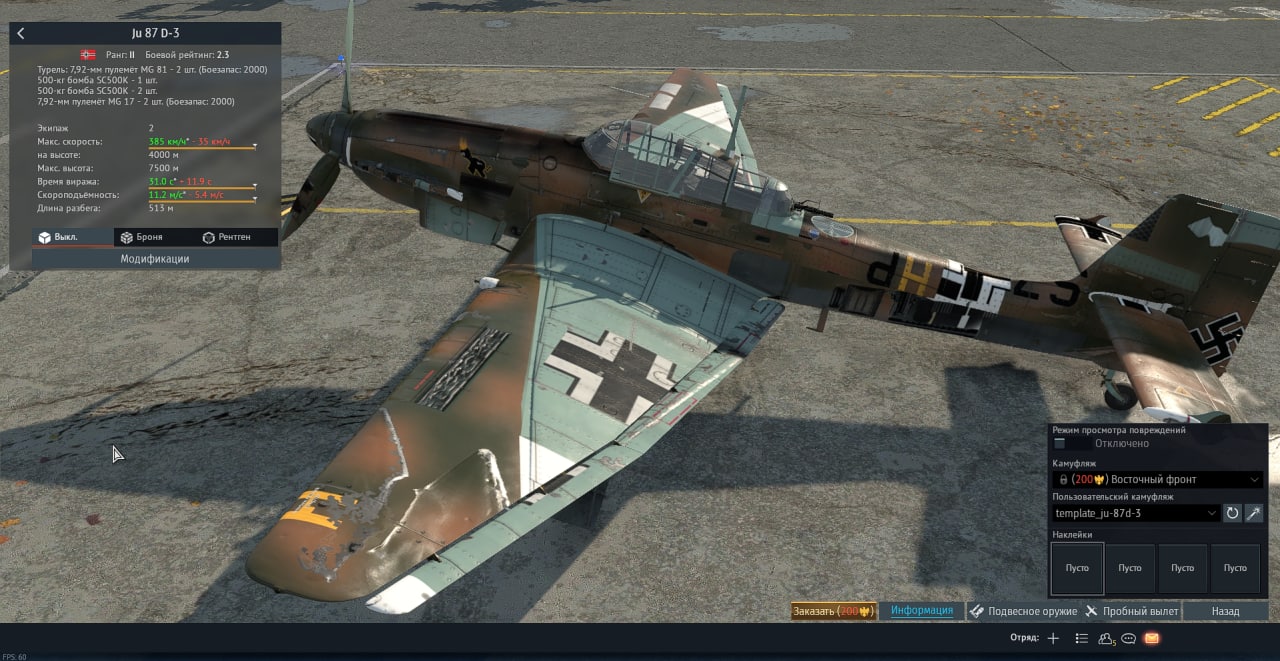Open Подвесное оружие secondary weapons
The image size is (1280, 661).
1024,611
